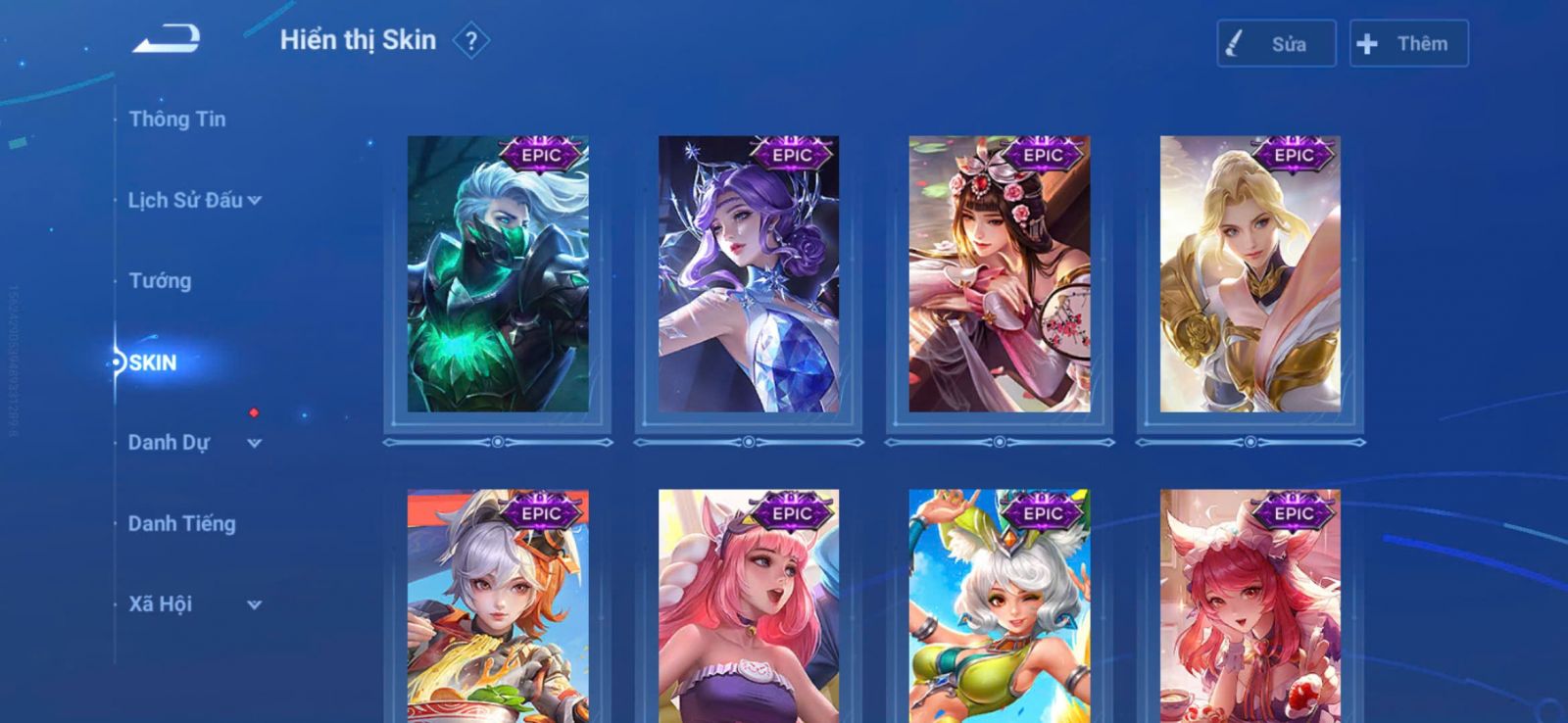Open the Danh Dự tab
This screenshot has width=1568, height=723.
(169, 443)
